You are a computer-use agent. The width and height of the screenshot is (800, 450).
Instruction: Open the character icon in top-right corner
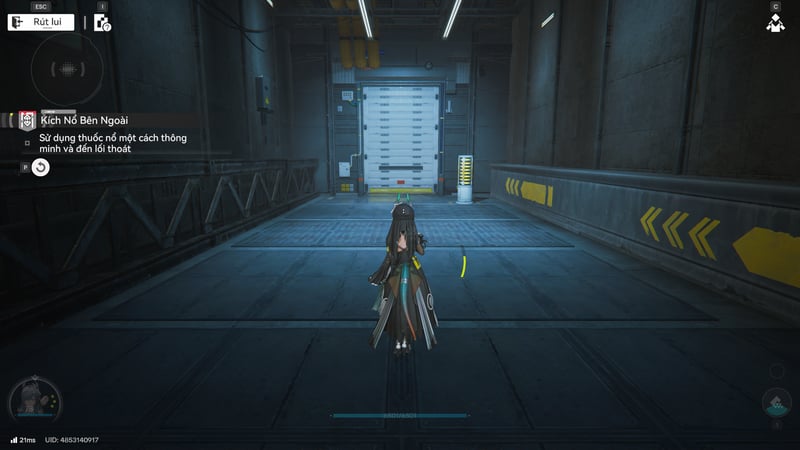pos(775,23)
